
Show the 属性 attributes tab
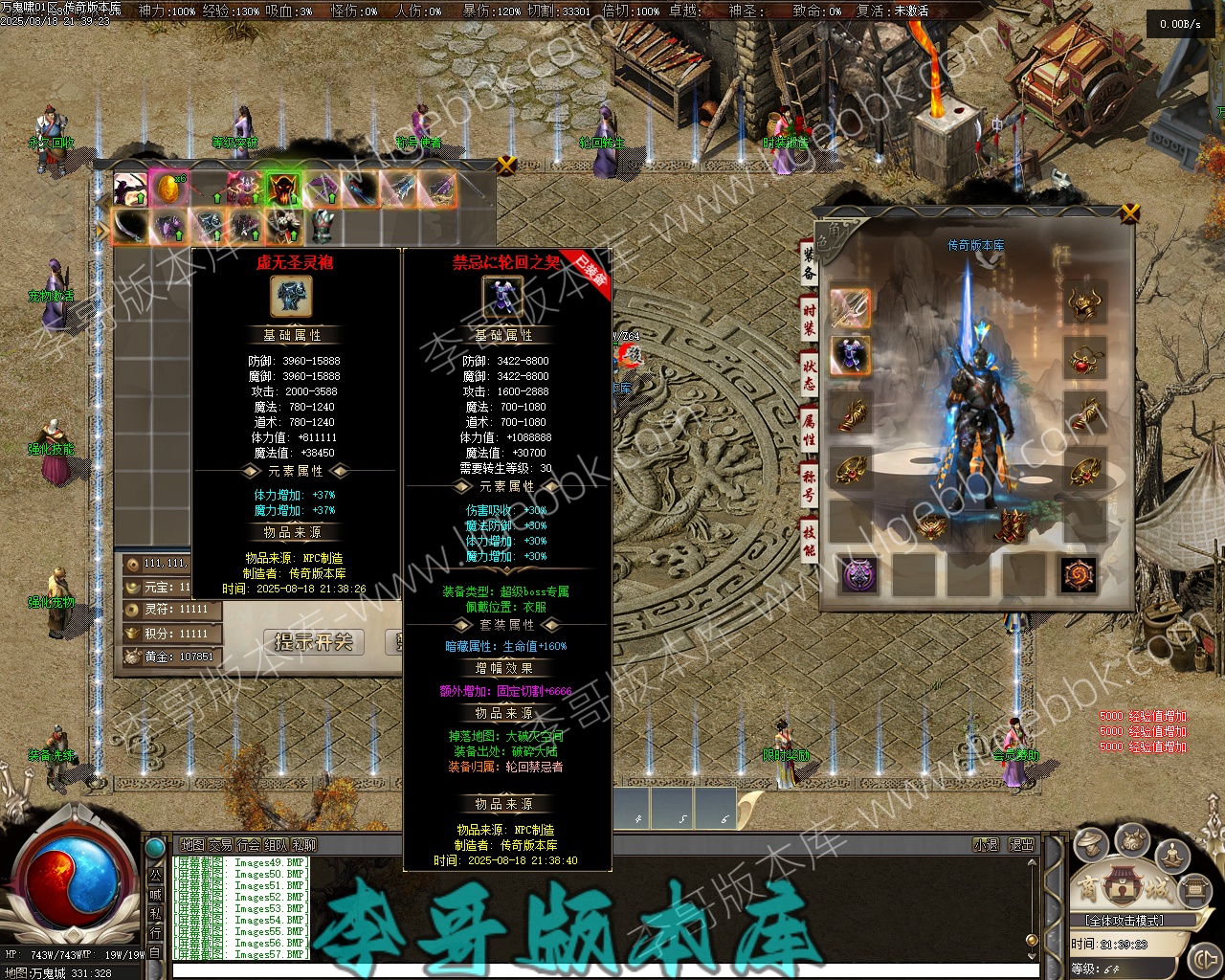(x=809, y=428)
